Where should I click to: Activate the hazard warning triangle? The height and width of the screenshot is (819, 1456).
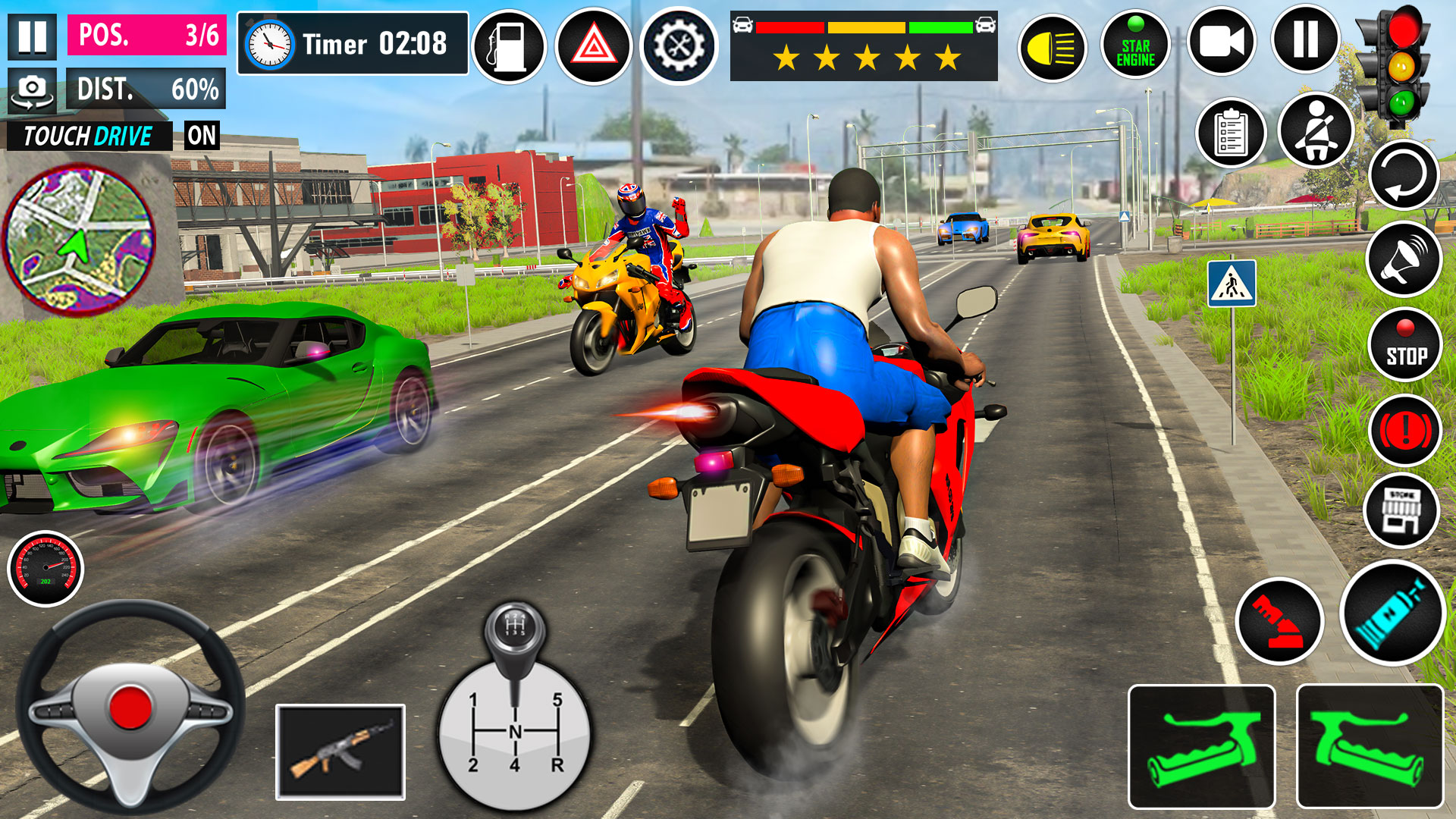pyautogui.click(x=593, y=46)
